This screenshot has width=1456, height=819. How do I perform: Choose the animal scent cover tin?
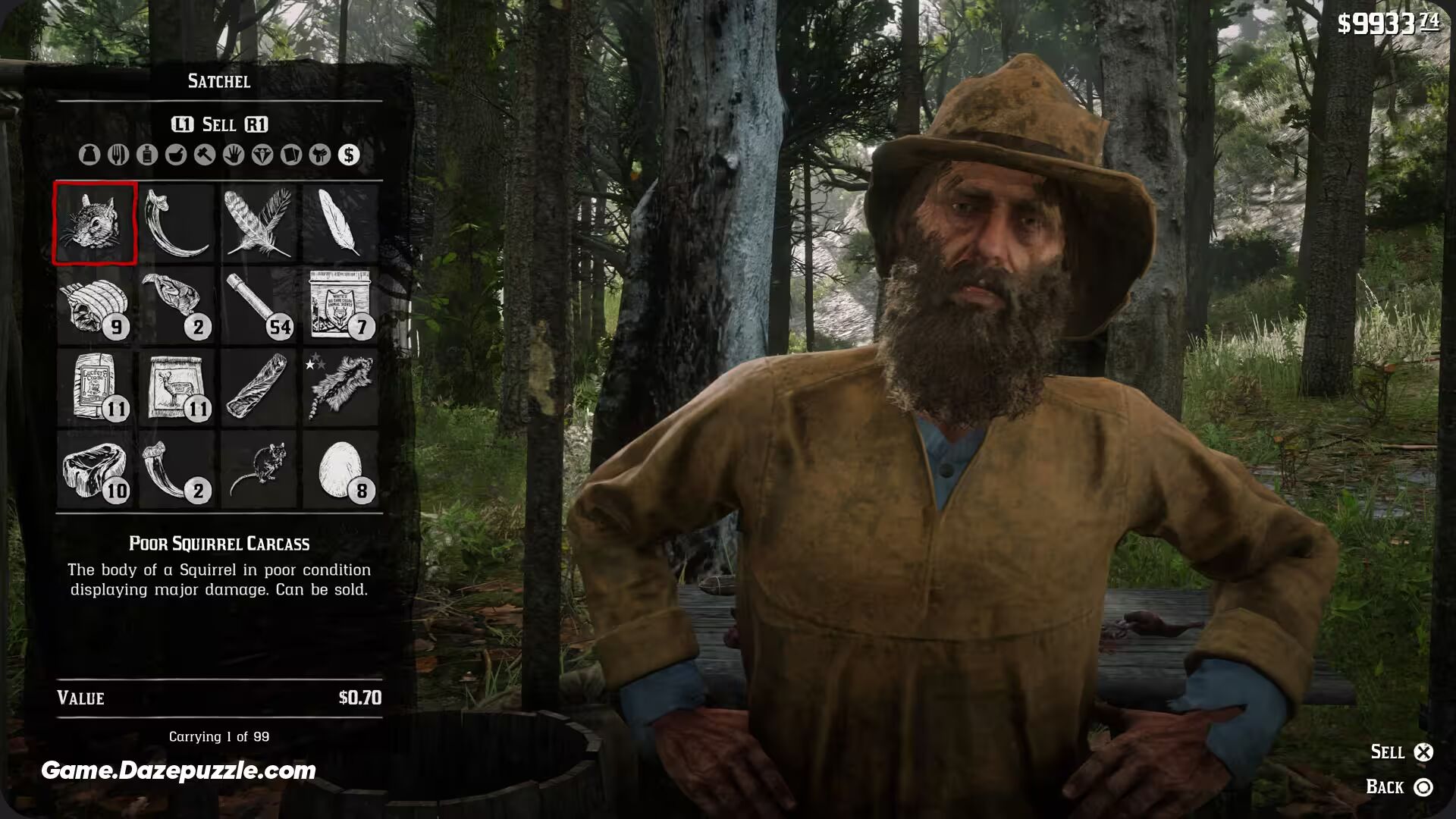click(x=340, y=304)
